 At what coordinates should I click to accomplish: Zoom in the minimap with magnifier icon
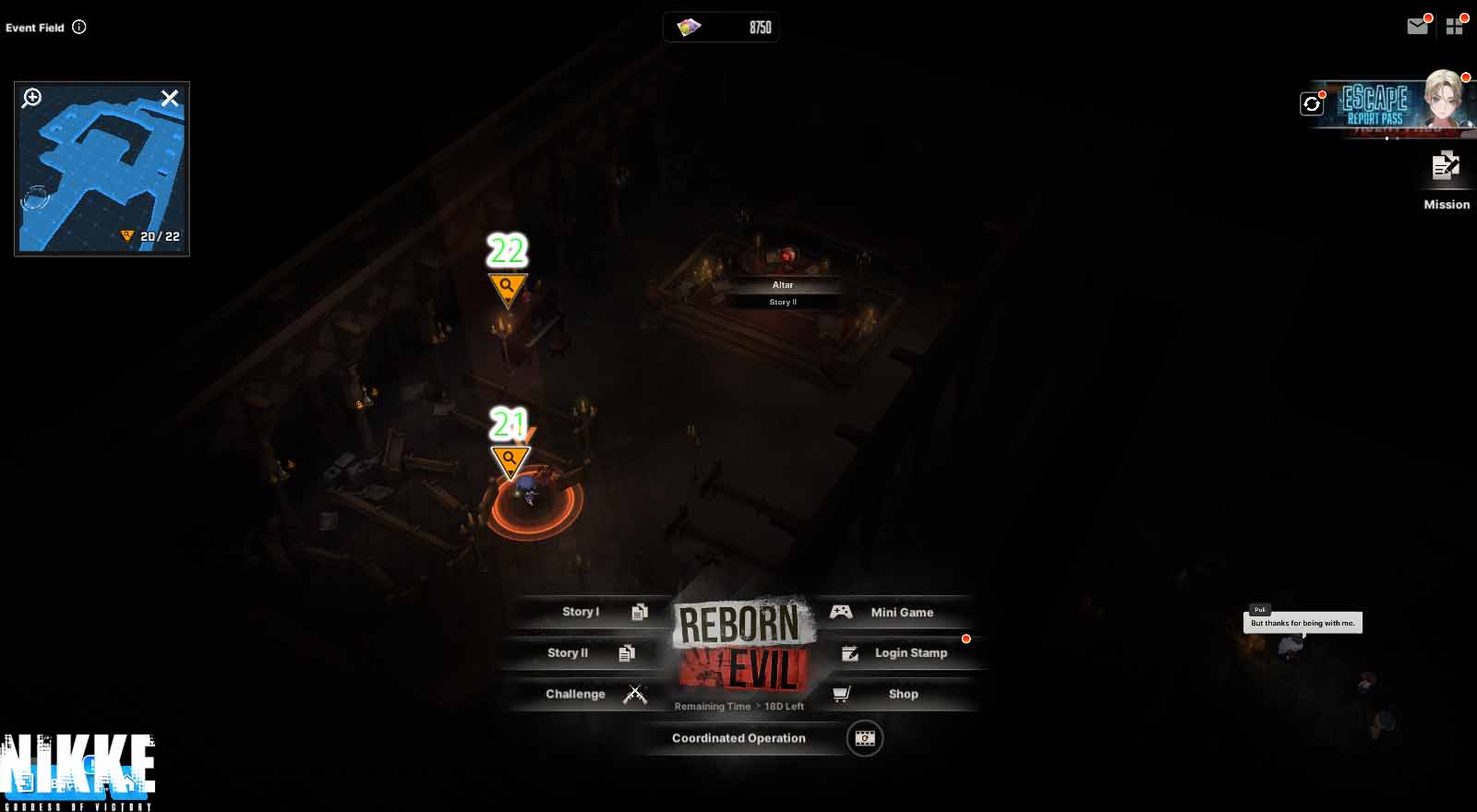tap(32, 98)
